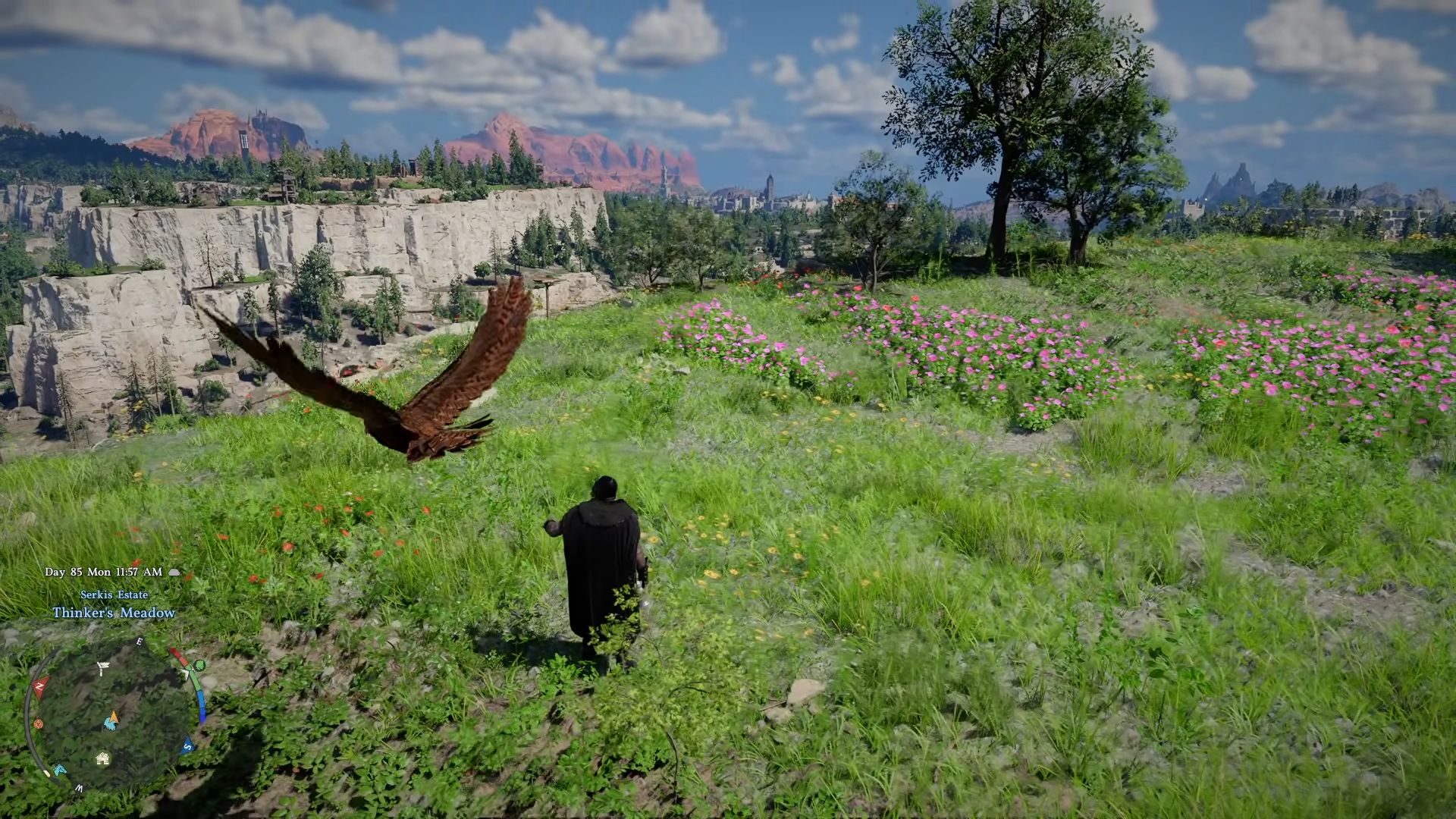Select the blue horse marker on minimap edge
The height and width of the screenshot is (819, 1456).
pos(59,770)
